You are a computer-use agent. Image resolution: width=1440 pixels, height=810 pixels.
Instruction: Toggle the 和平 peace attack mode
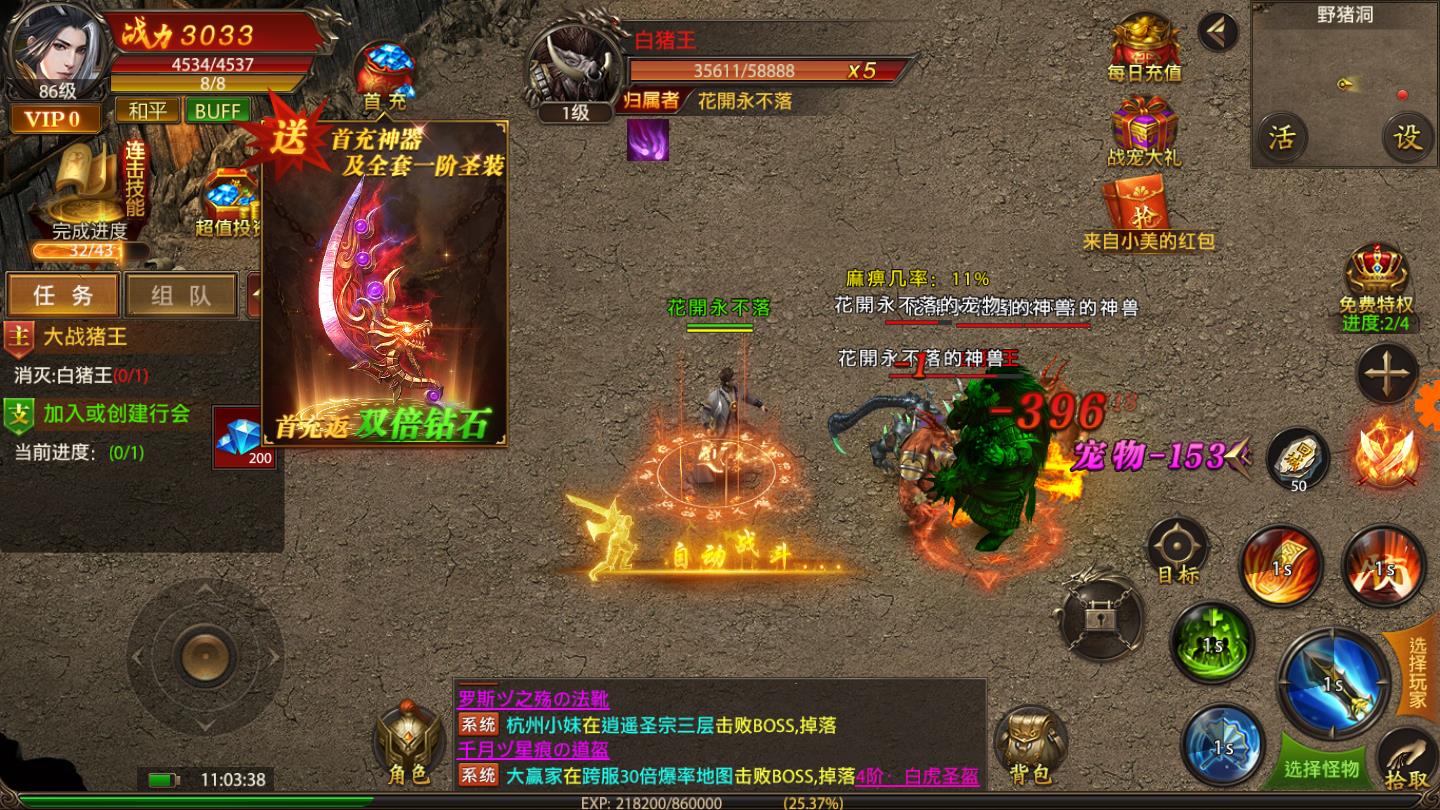tap(146, 109)
